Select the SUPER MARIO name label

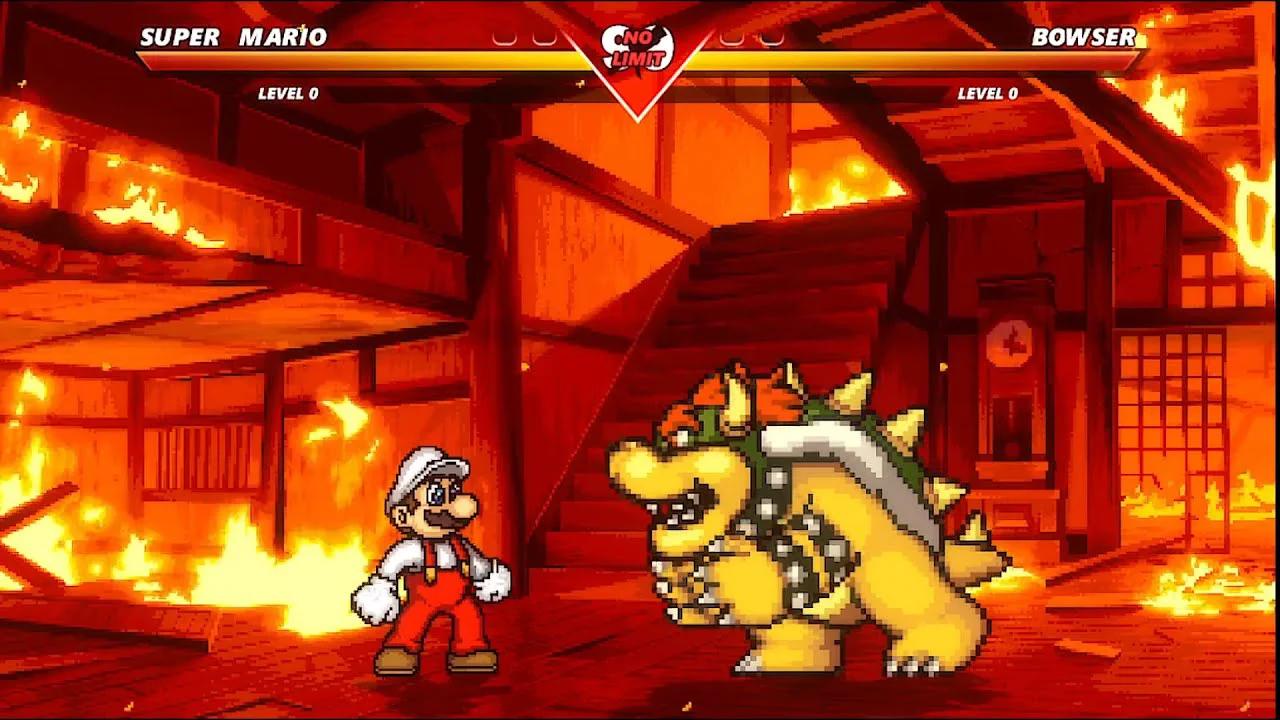[x=235, y=38]
